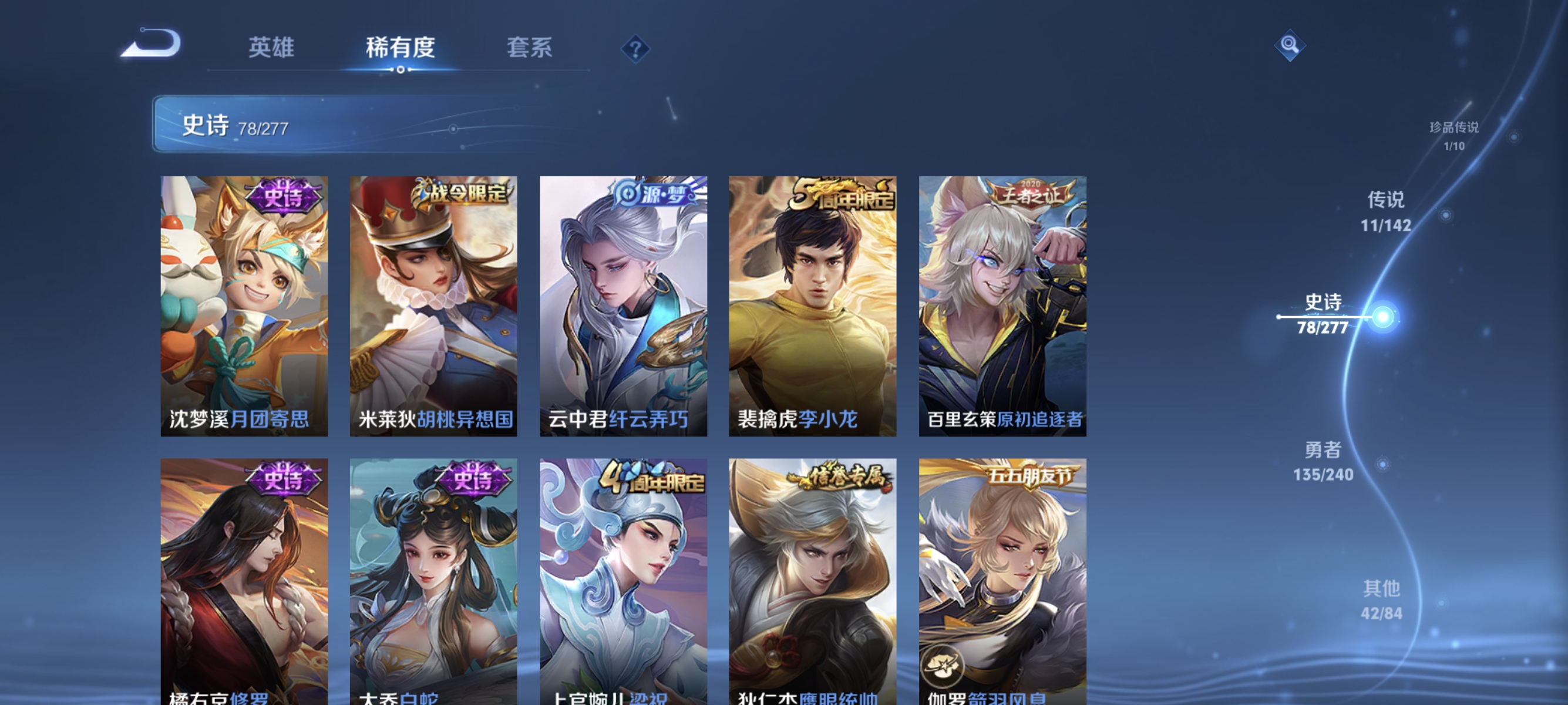View 裴擒虎's 李小龙 skin details
This screenshot has width=1568, height=705.
pyautogui.click(x=812, y=307)
